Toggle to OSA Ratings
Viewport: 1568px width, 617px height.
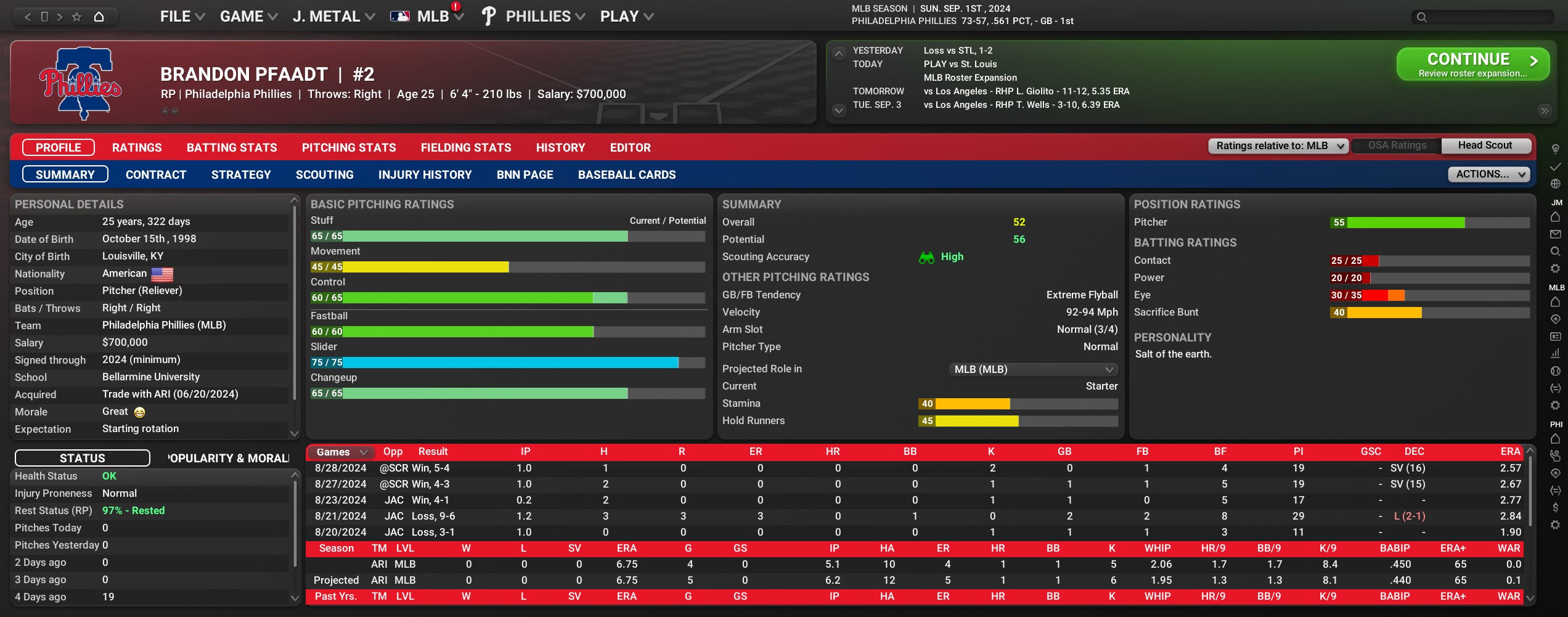pyautogui.click(x=1397, y=146)
